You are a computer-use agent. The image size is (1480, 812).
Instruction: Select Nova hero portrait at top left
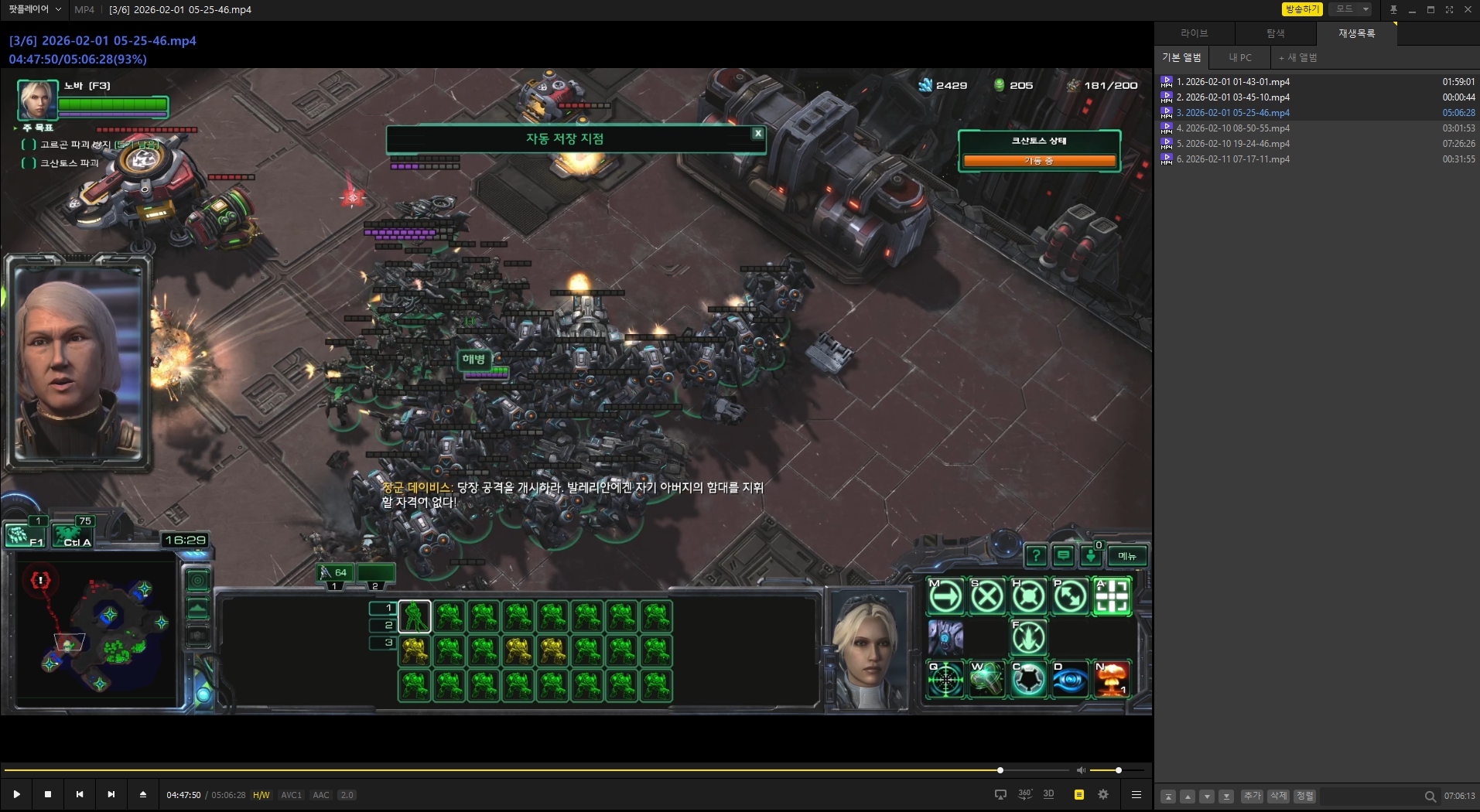[x=37, y=100]
